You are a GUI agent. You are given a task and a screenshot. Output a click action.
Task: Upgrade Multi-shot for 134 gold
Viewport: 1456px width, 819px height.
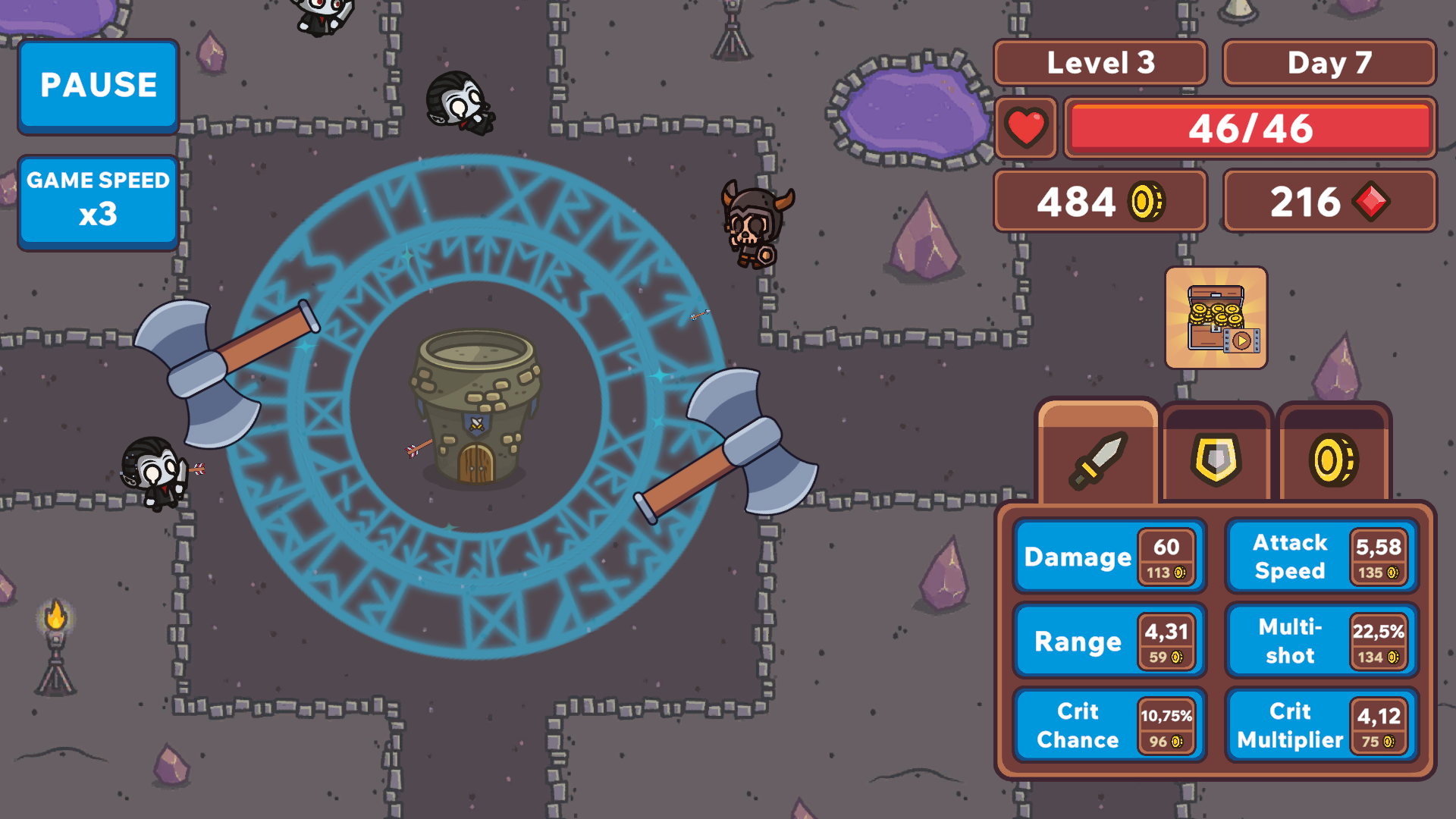click(1319, 641)
